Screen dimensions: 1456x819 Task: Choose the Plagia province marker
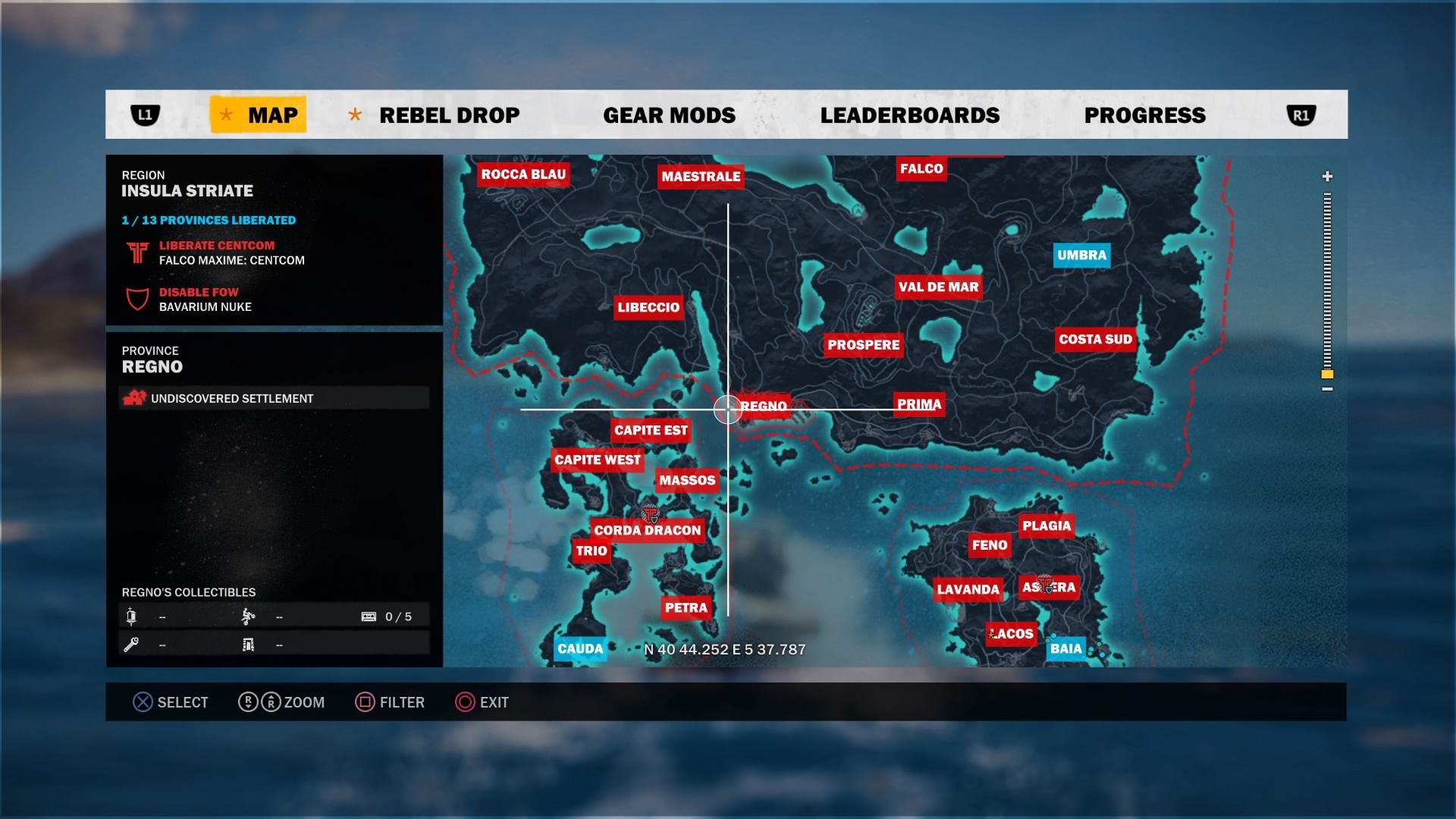point(1046,526)
